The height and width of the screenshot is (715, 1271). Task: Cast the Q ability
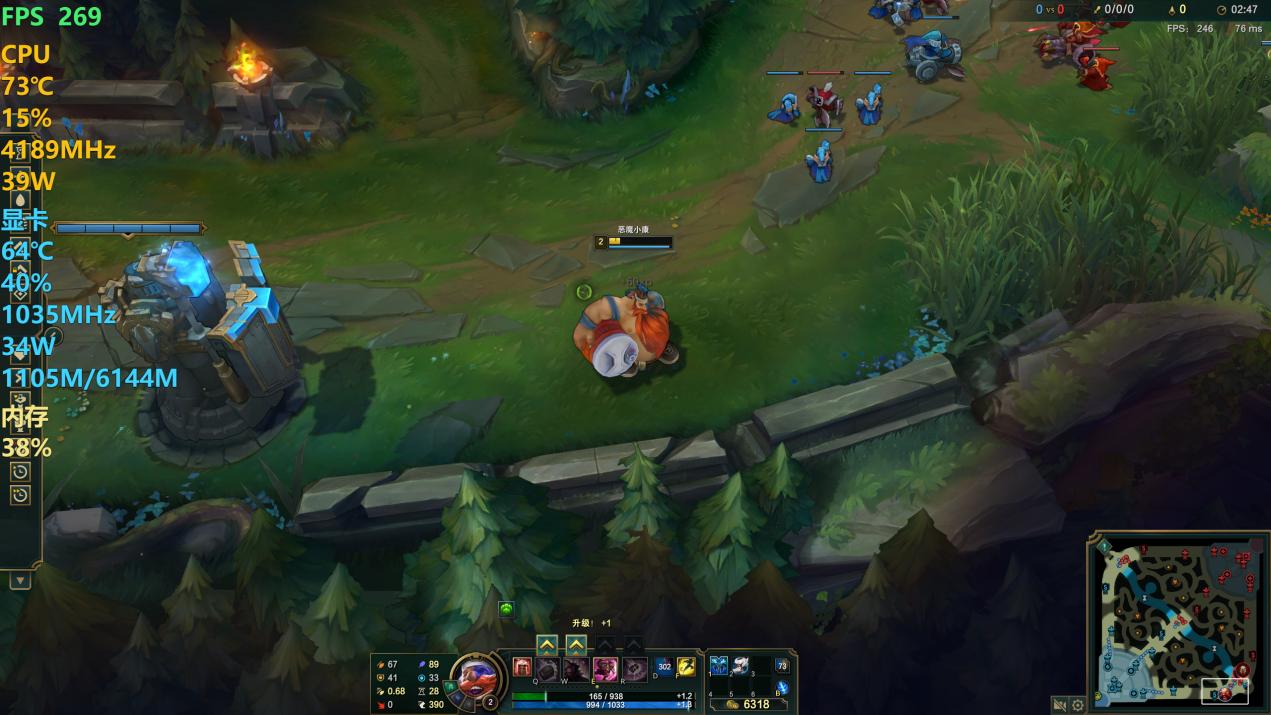point(548,669)
